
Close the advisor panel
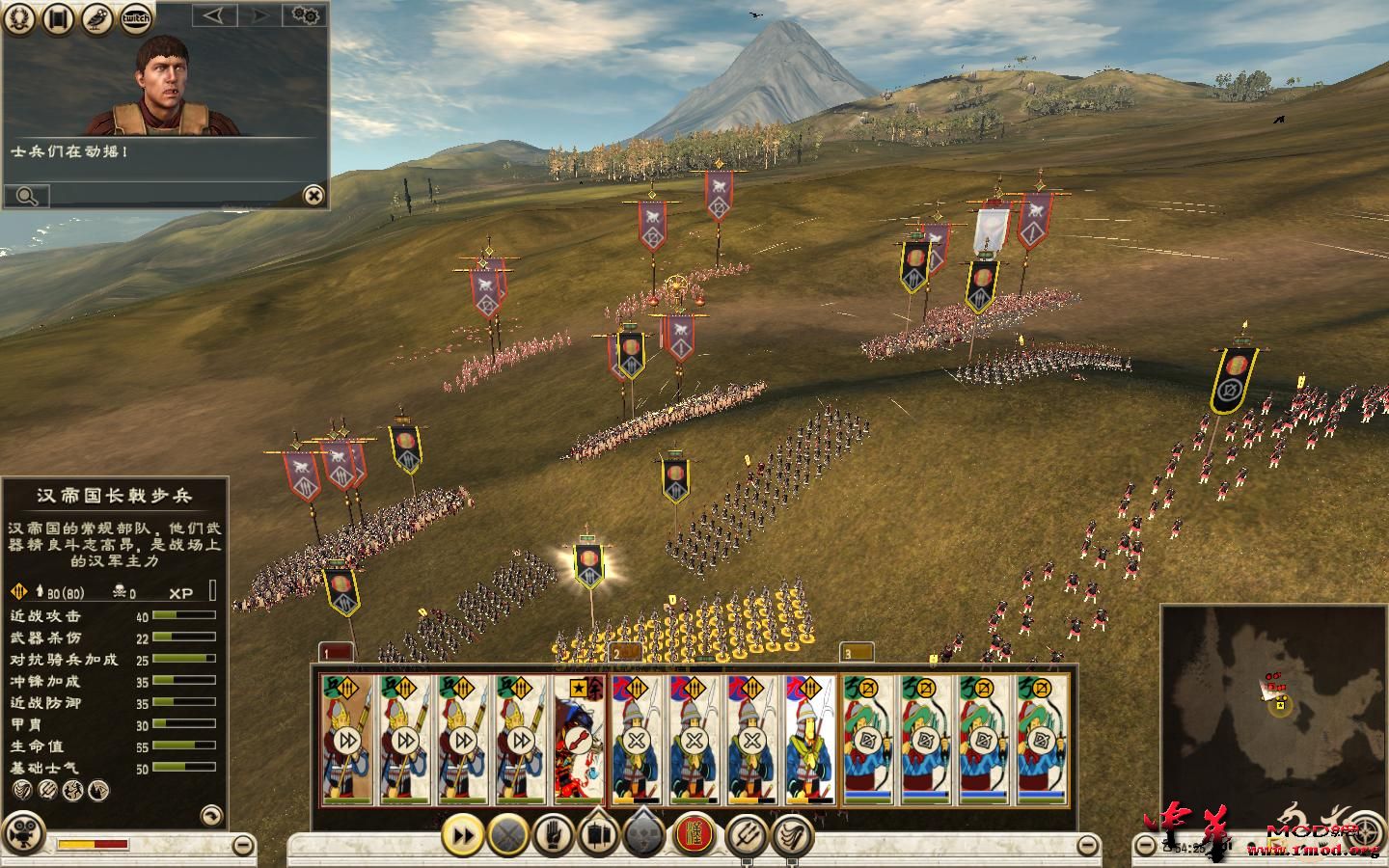click(313, 196)
